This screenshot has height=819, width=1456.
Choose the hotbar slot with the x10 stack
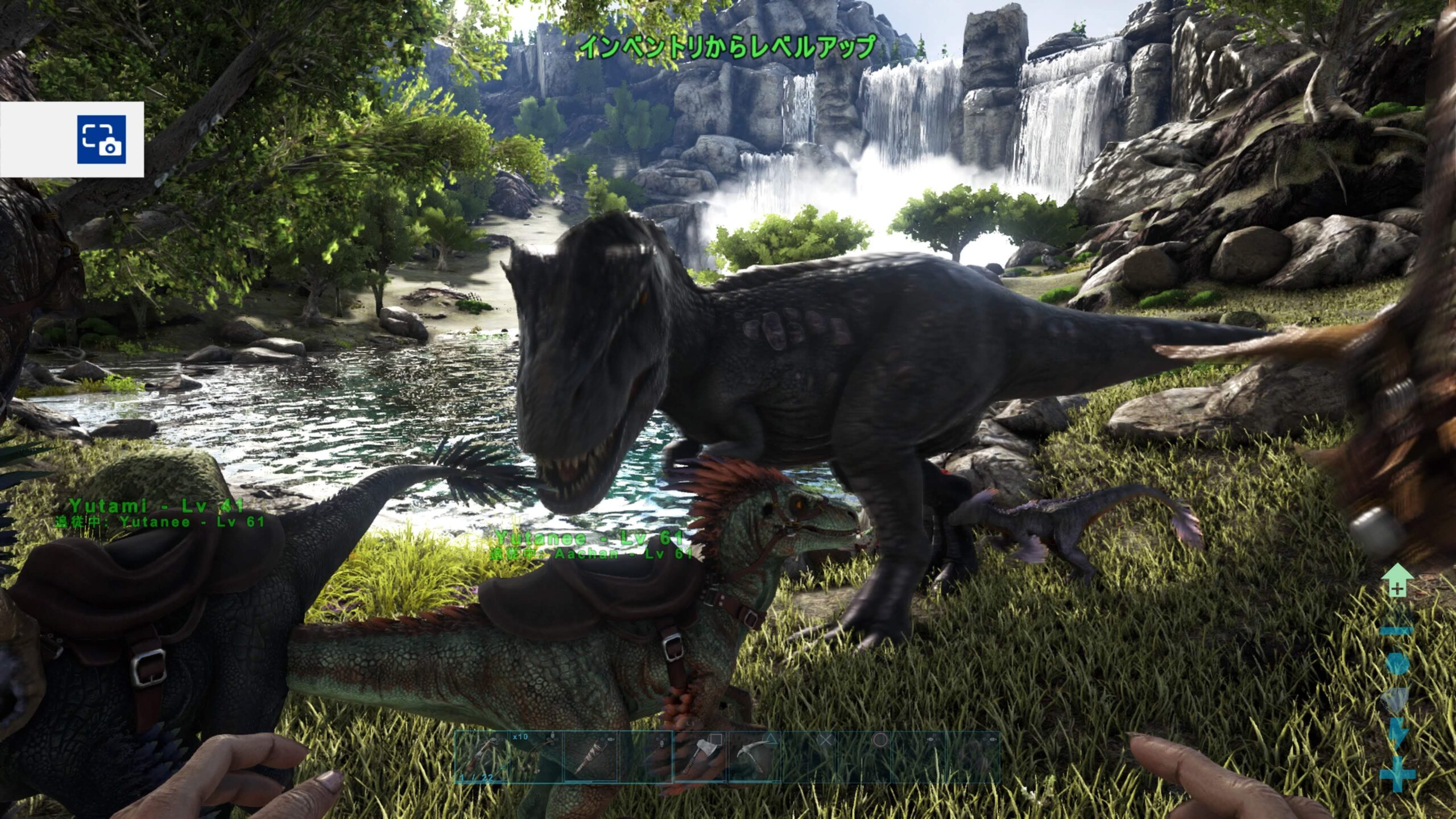click(x=536, y=756)
